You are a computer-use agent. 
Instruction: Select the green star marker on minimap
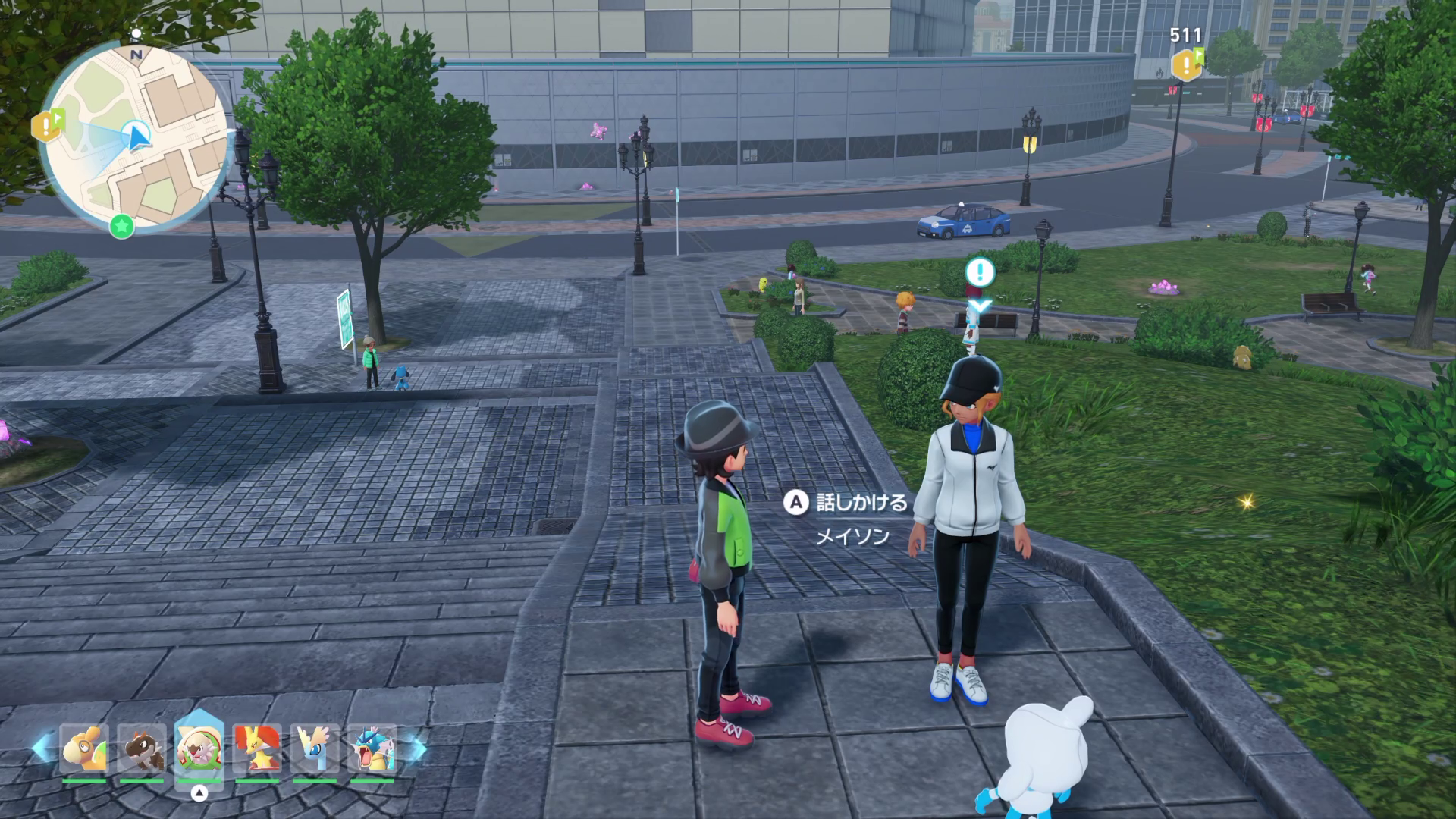coord(121,225)
